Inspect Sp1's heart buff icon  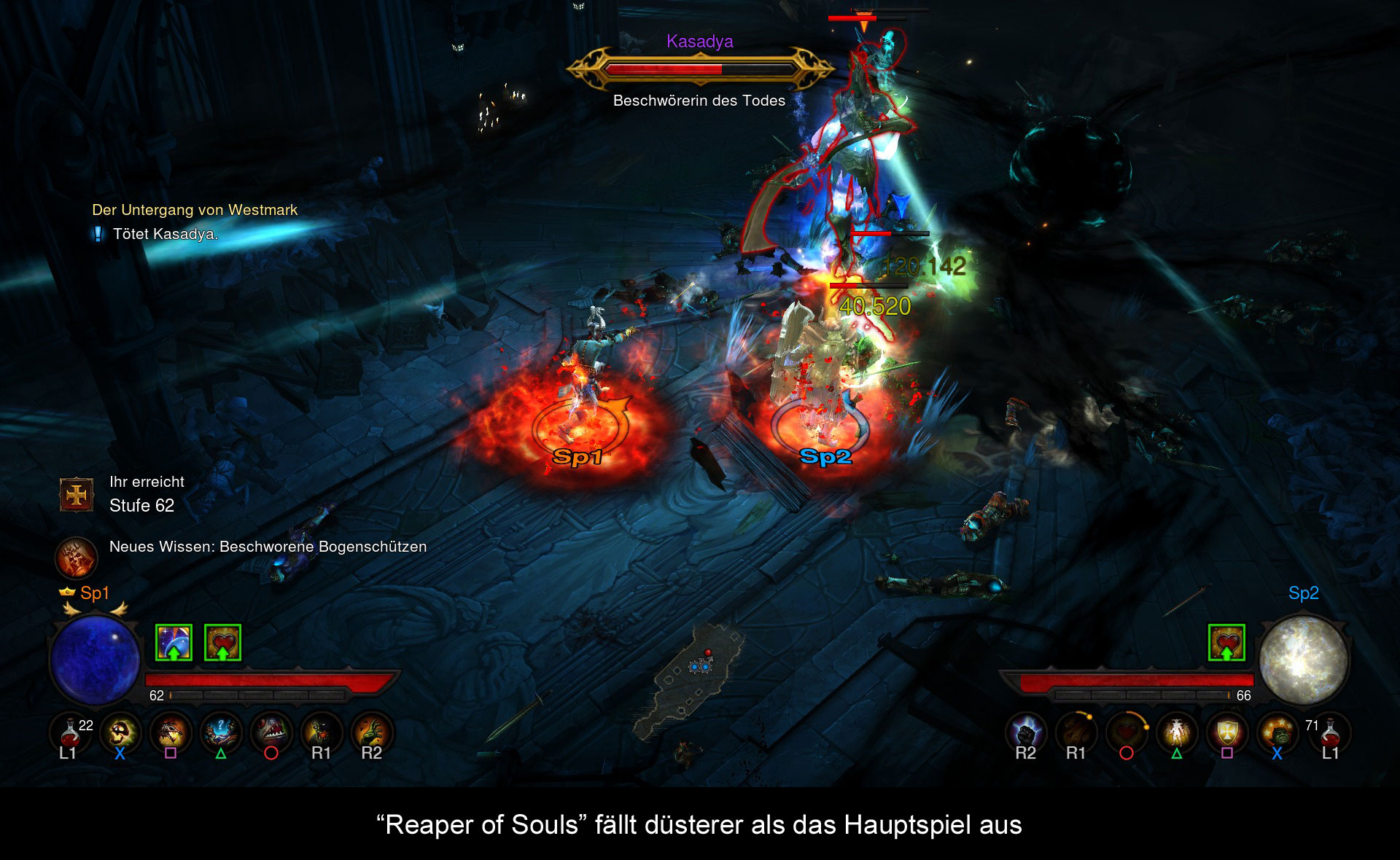point(222,643)
